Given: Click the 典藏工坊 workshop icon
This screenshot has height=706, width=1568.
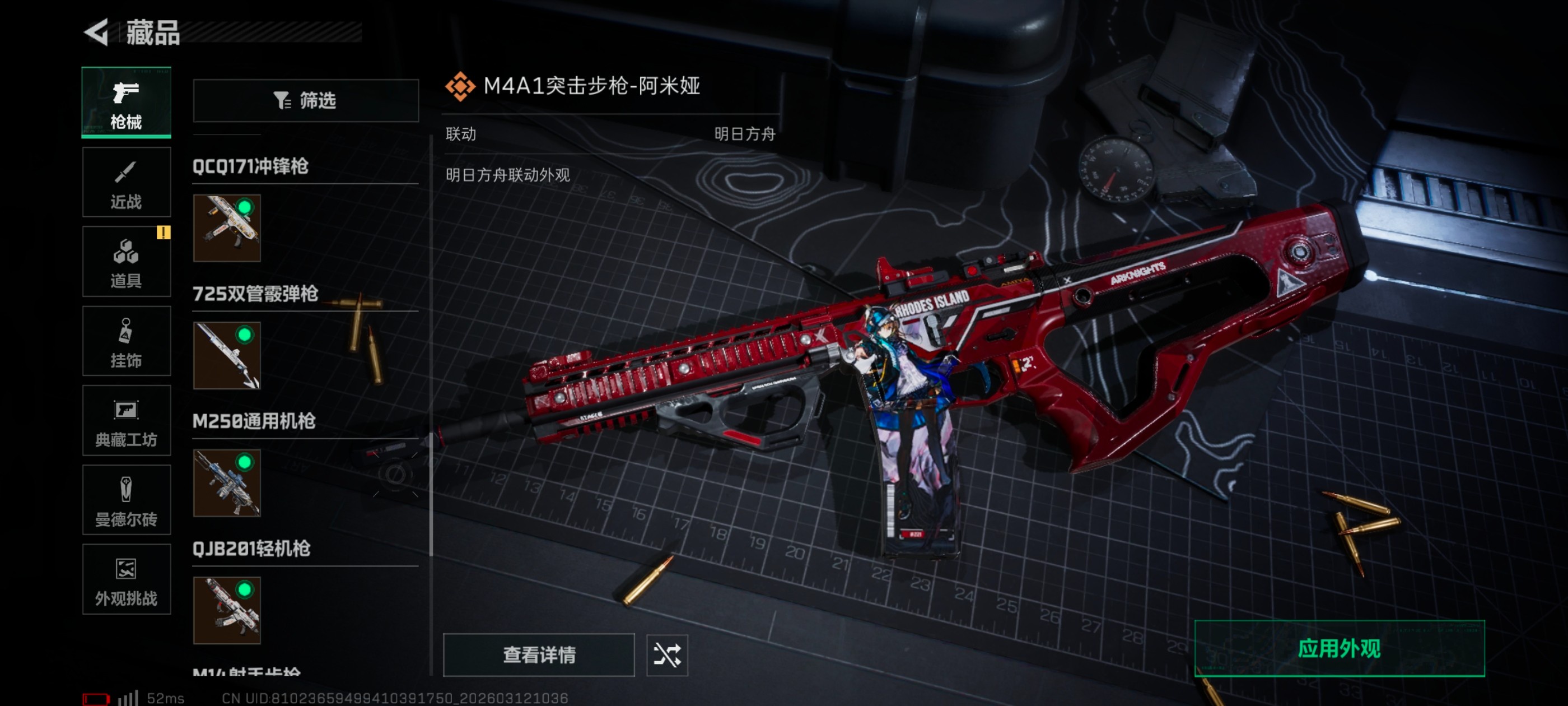Looking at the screenshot, I should 126,420.
